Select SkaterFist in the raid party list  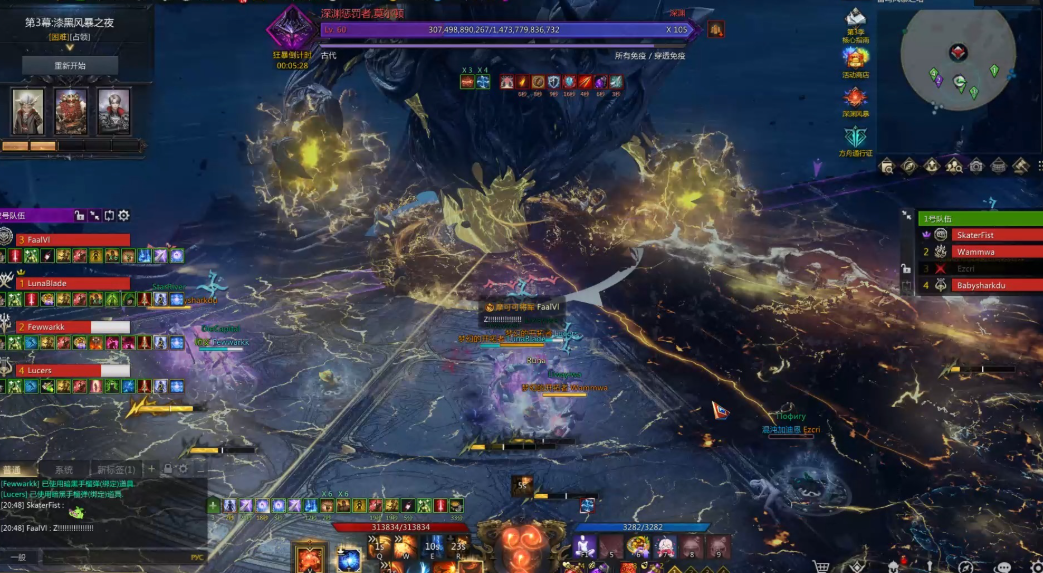click(x=980, y=234)
